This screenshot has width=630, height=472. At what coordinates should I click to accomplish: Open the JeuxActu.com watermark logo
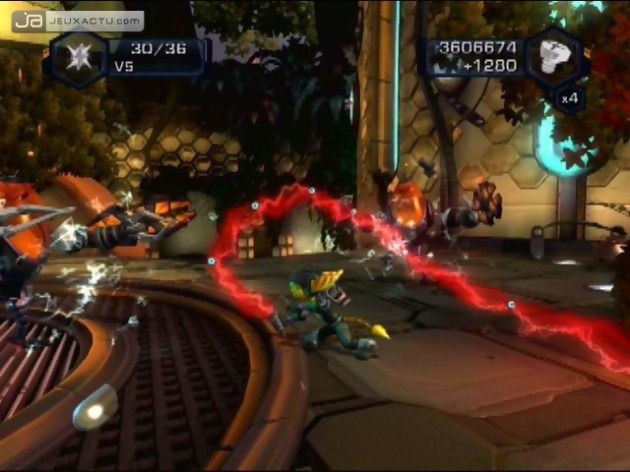click(78, 20)
